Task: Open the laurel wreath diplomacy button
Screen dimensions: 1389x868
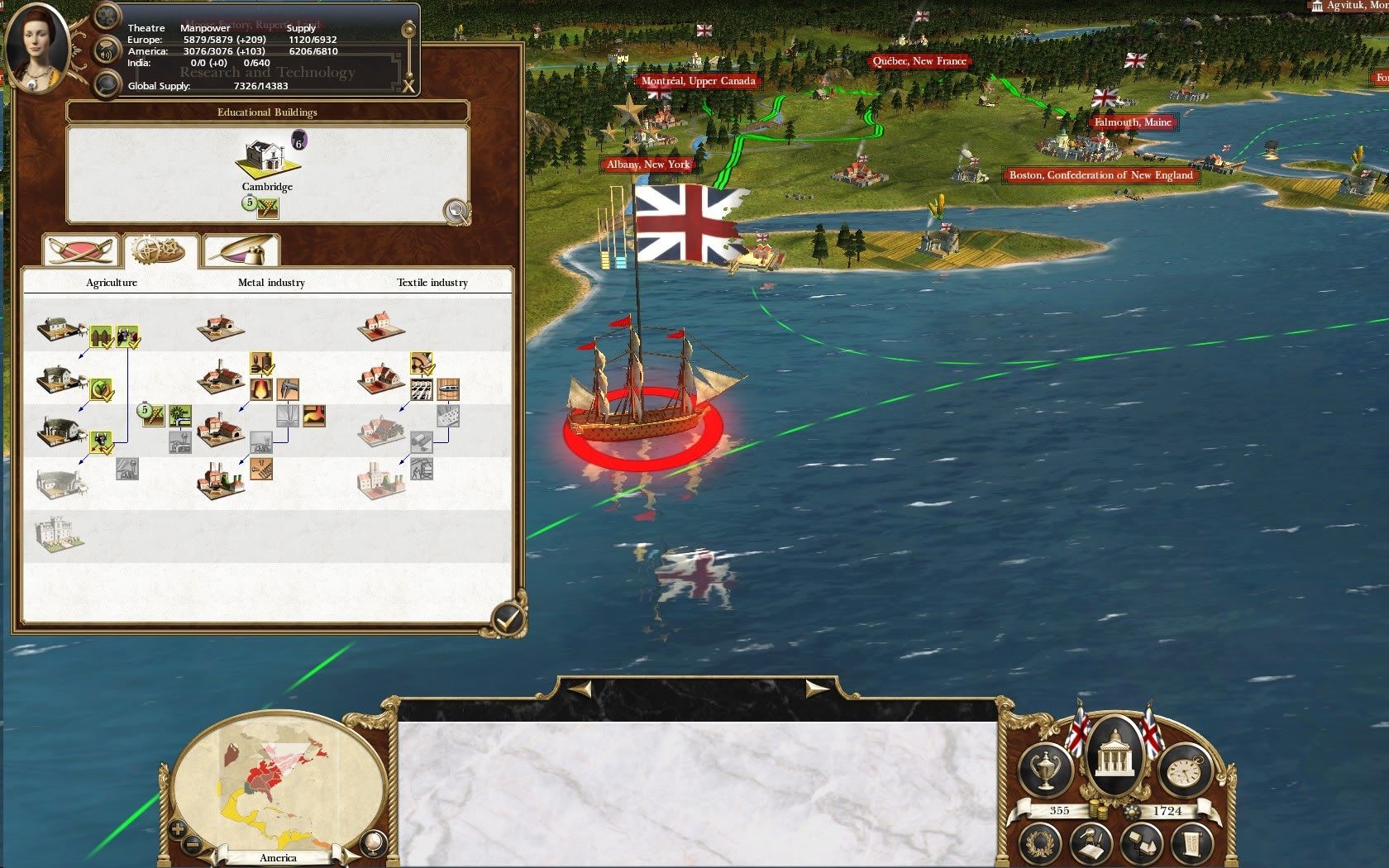Action: click(x=1038, y=843)
